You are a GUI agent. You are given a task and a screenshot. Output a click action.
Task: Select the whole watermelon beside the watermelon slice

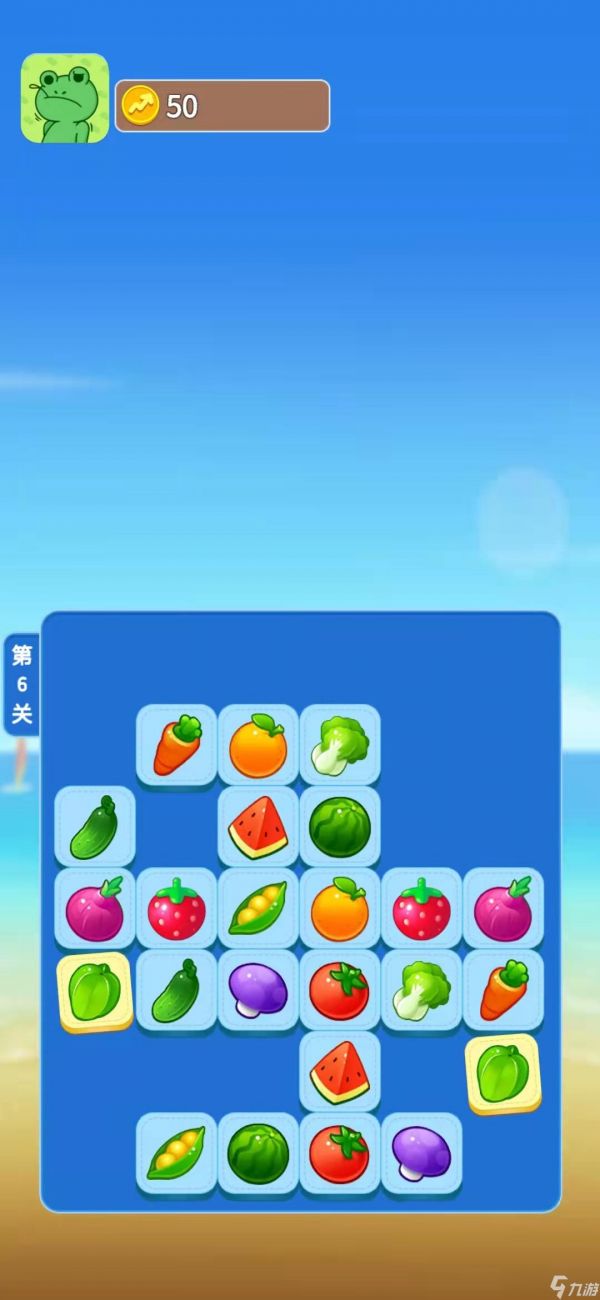click(340, 827)
